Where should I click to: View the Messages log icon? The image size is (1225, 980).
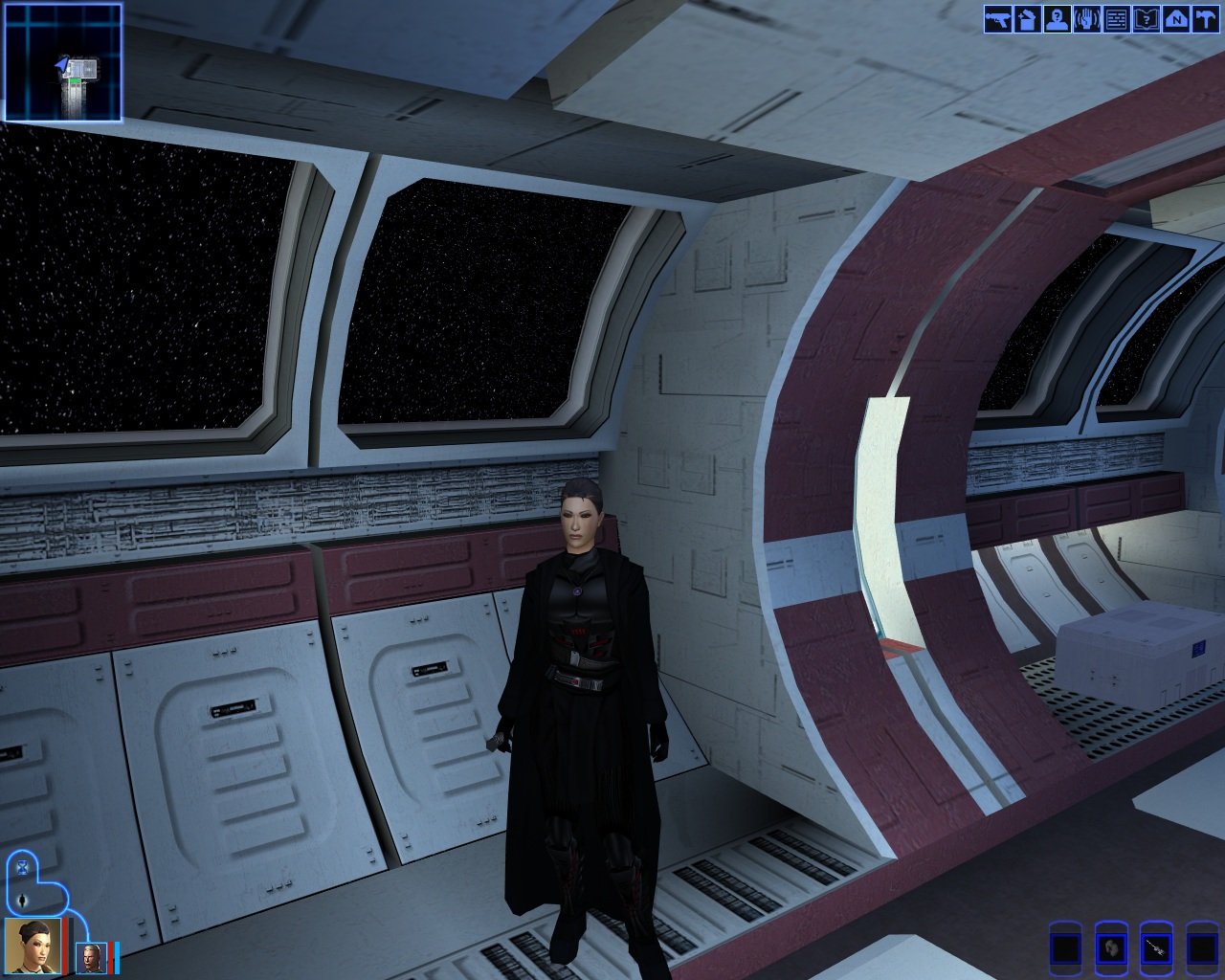tap(1116, 19)
